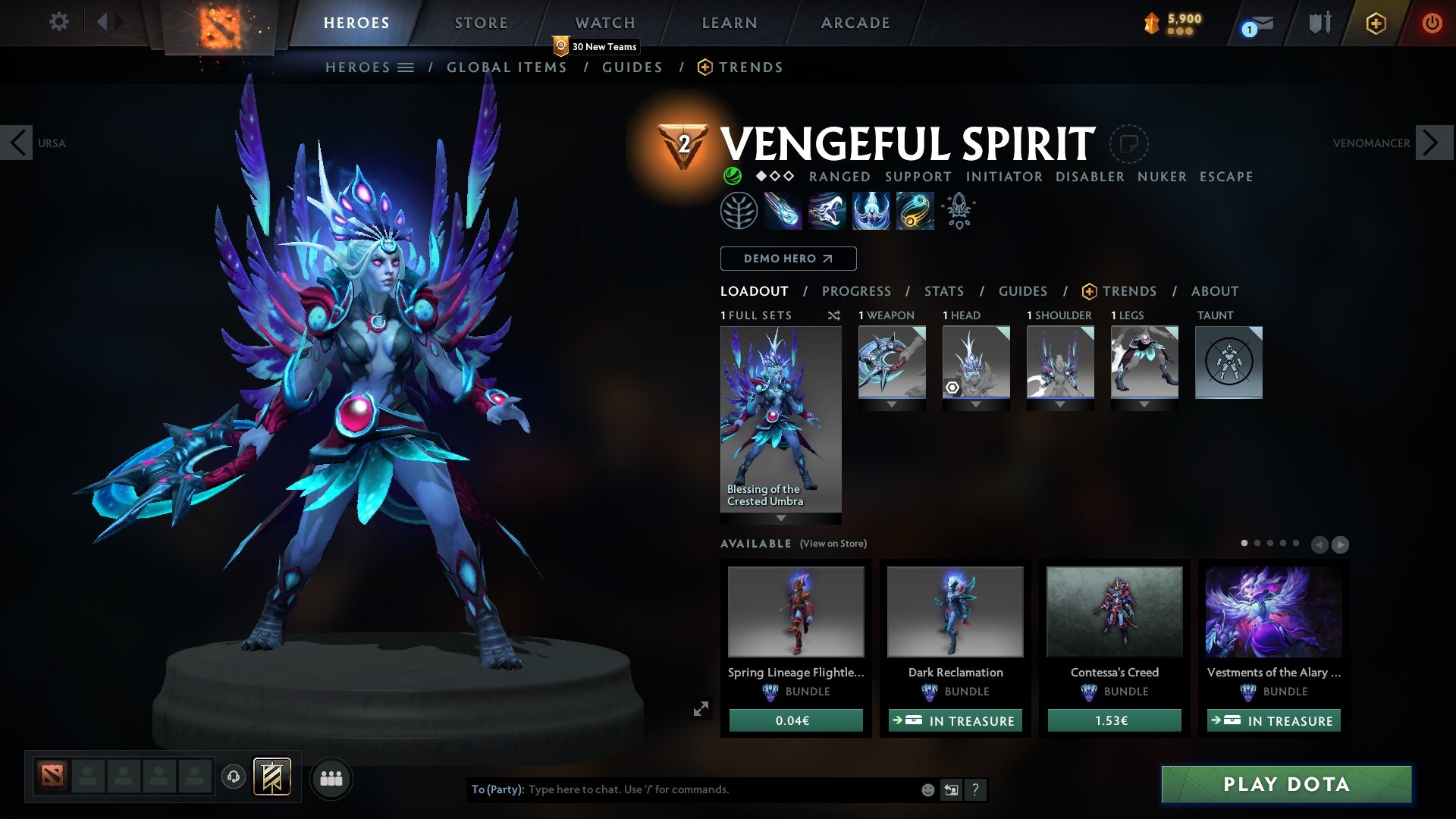Toggle the shuffle icon next to Full Sets
This screenshot has width=1456, height=819.
[x=834, y=315]
